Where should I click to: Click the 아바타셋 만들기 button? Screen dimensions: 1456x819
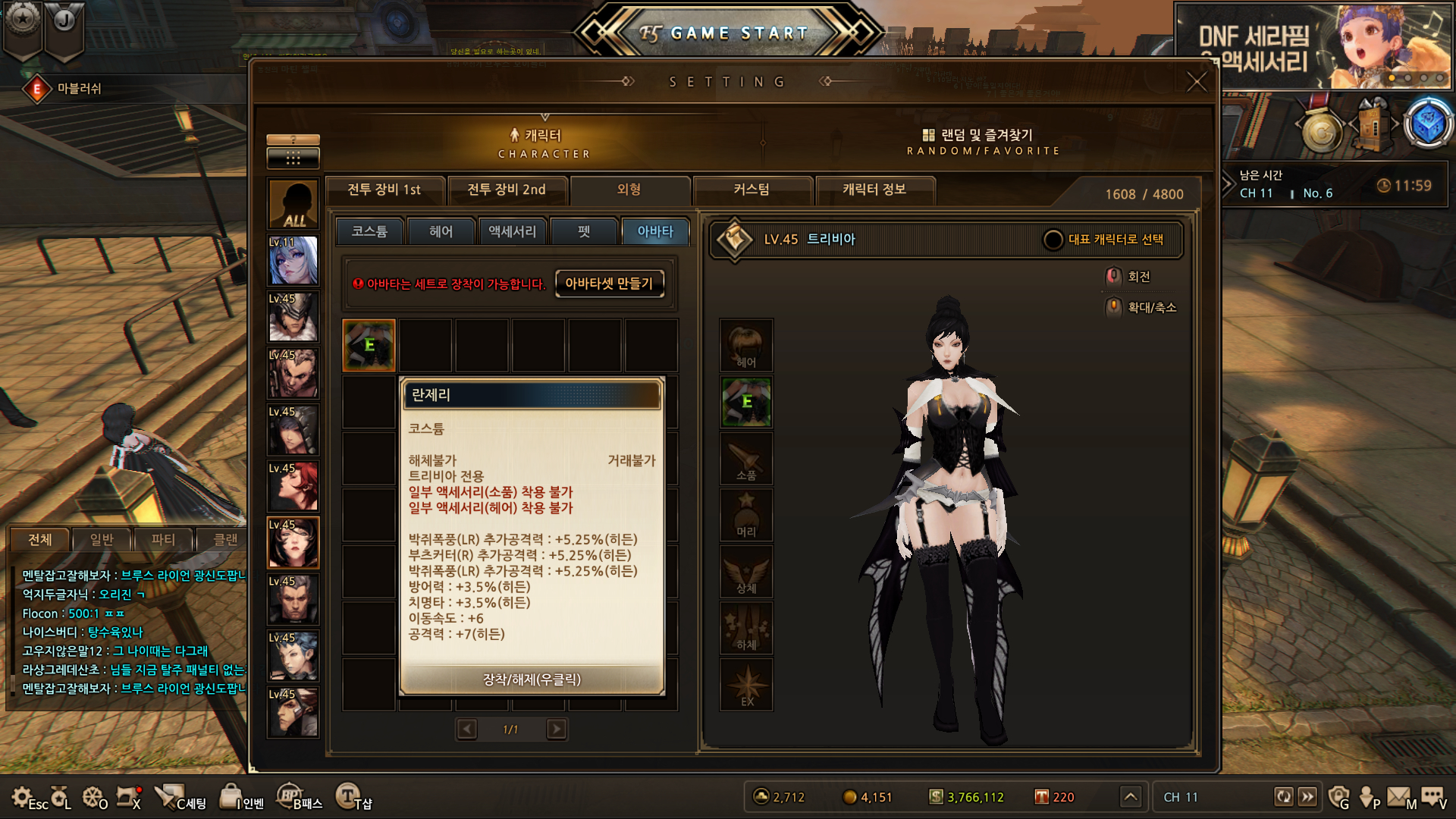[x=609, y=284]
